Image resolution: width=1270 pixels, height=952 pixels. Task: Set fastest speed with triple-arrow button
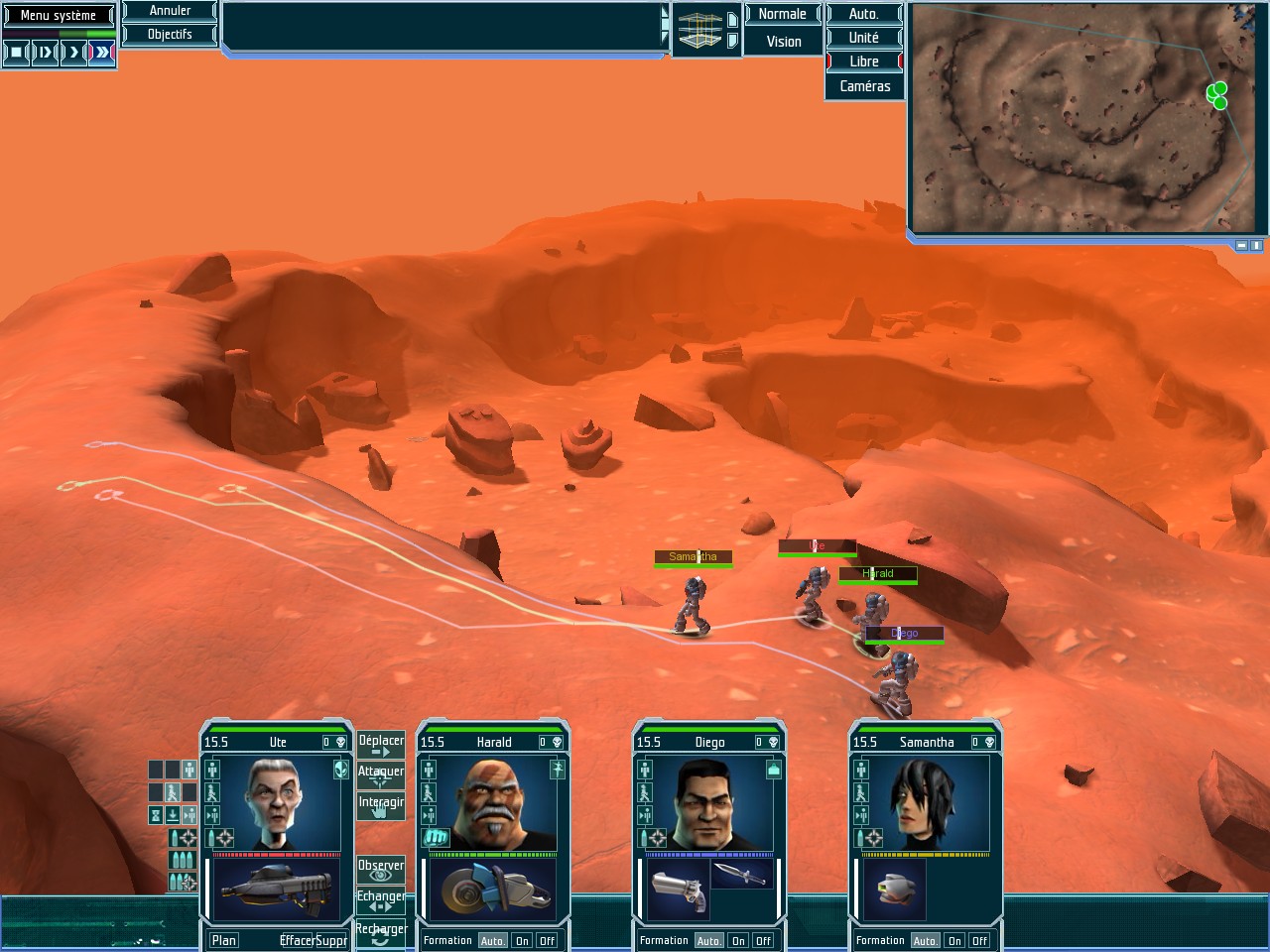tap(102, 53)
